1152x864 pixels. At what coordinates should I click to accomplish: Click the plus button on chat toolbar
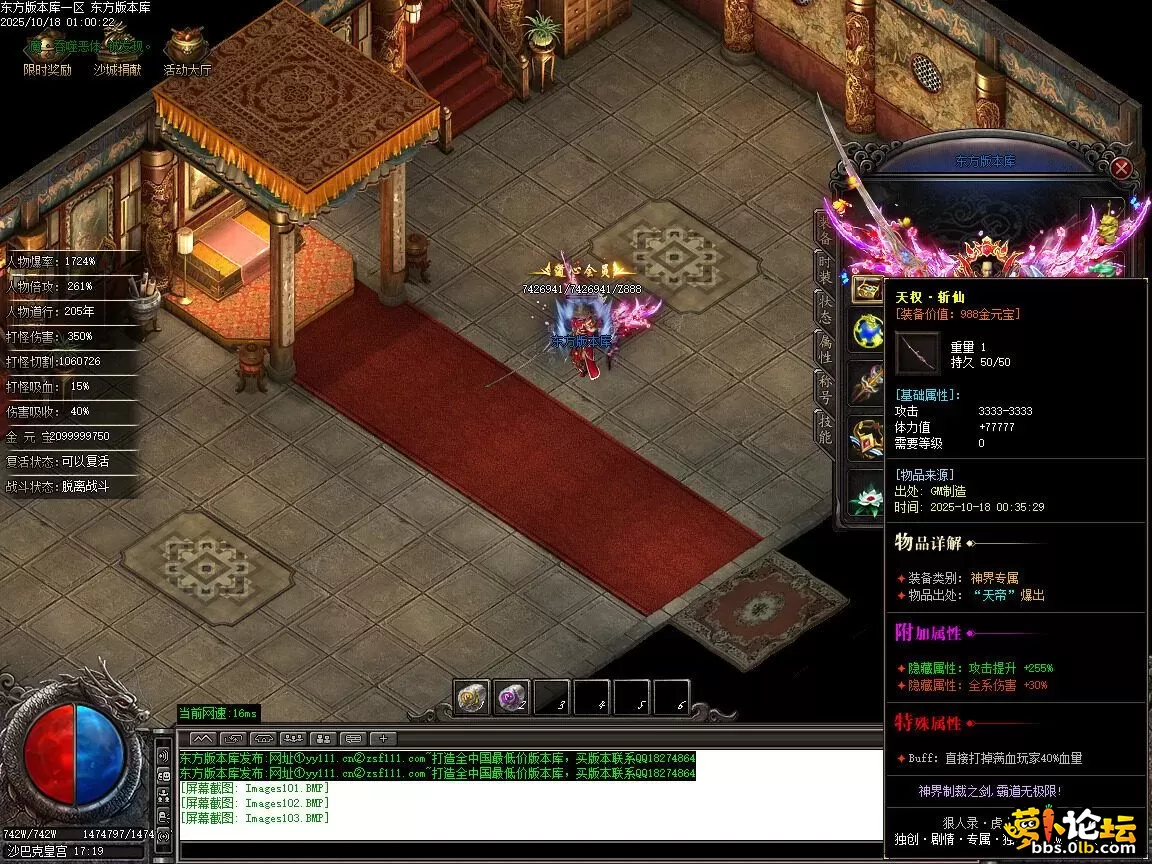[382, 739]
